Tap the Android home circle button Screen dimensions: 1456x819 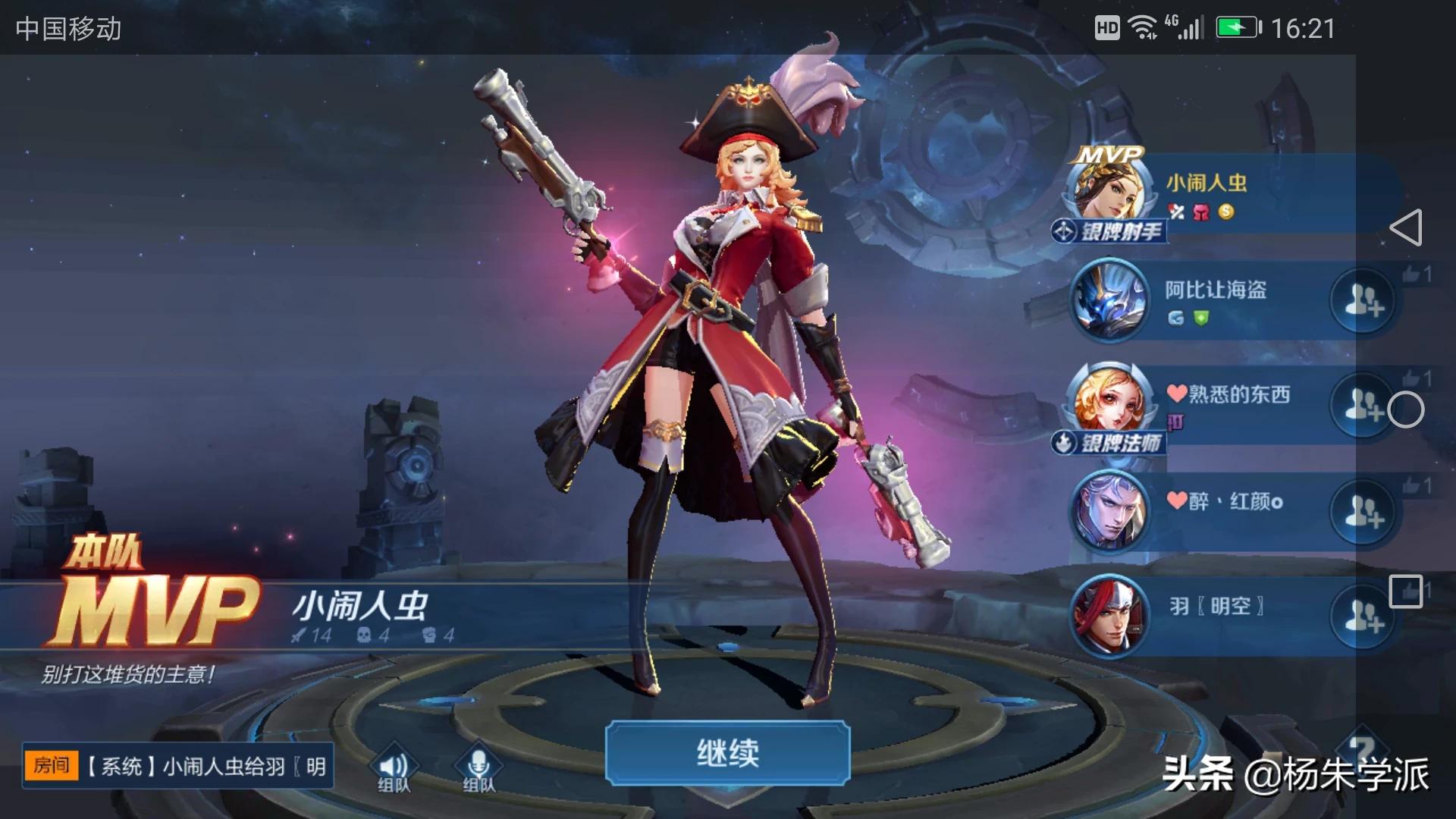pos(1405,410)
